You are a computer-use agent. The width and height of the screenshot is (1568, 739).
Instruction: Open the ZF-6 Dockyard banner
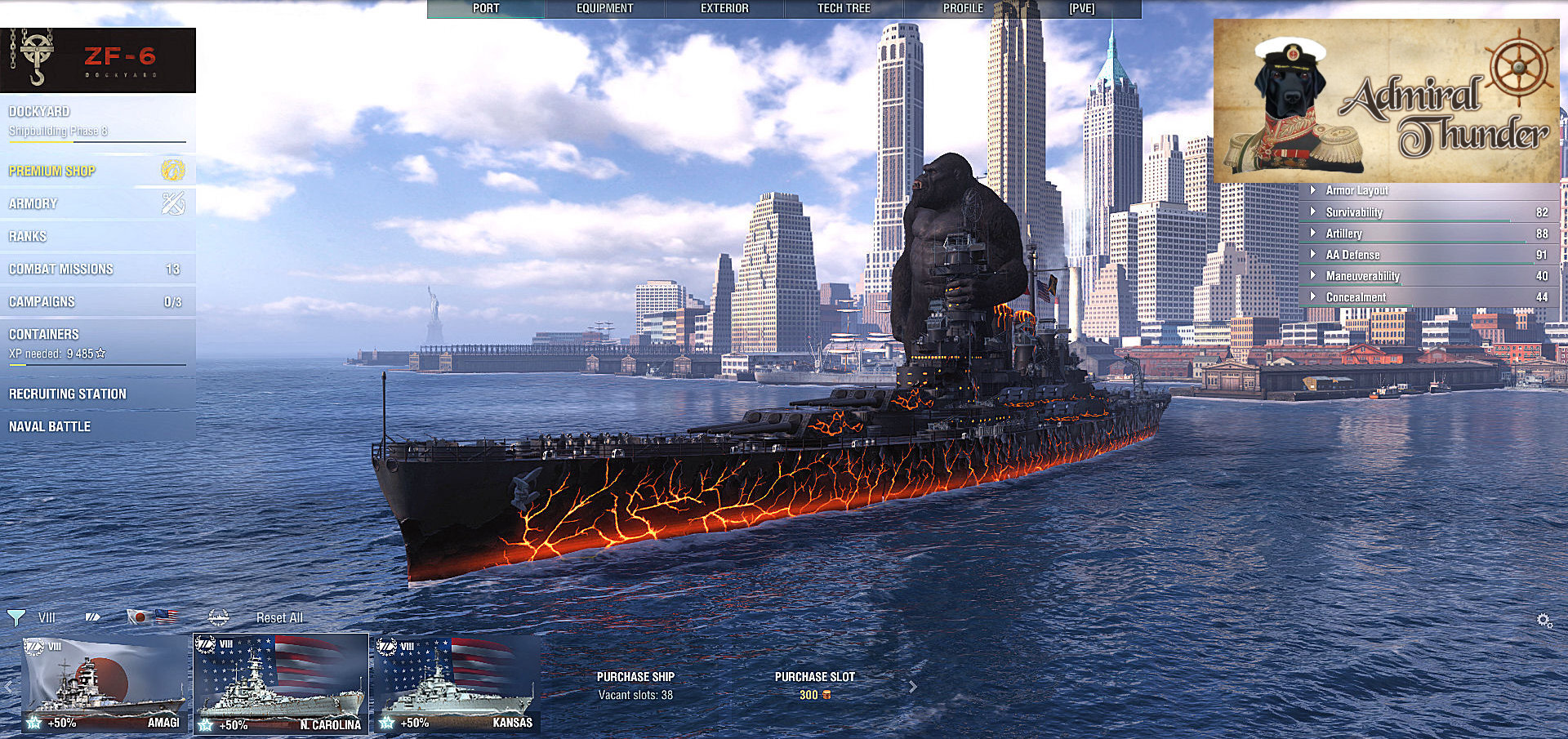coord(98,60)
